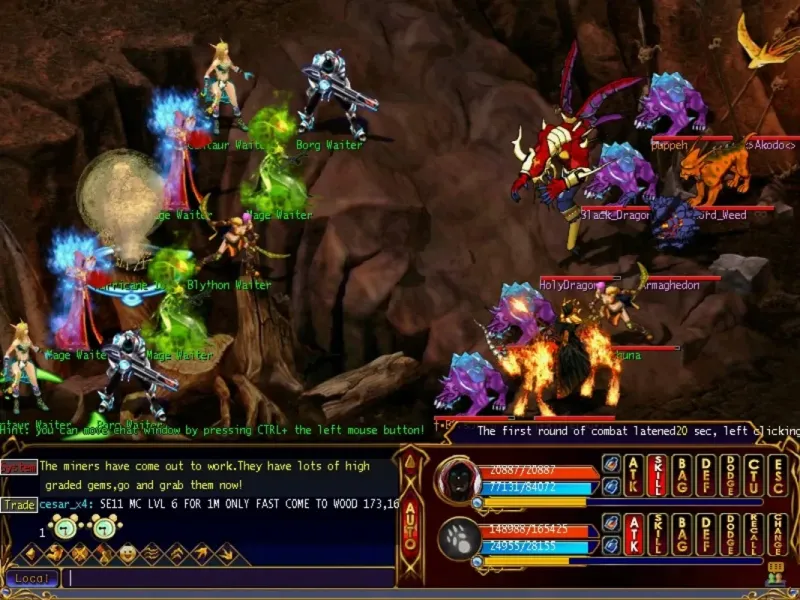
Task: Focus the chat text input field
Action: pyautogui.click(x=230, y=578)
